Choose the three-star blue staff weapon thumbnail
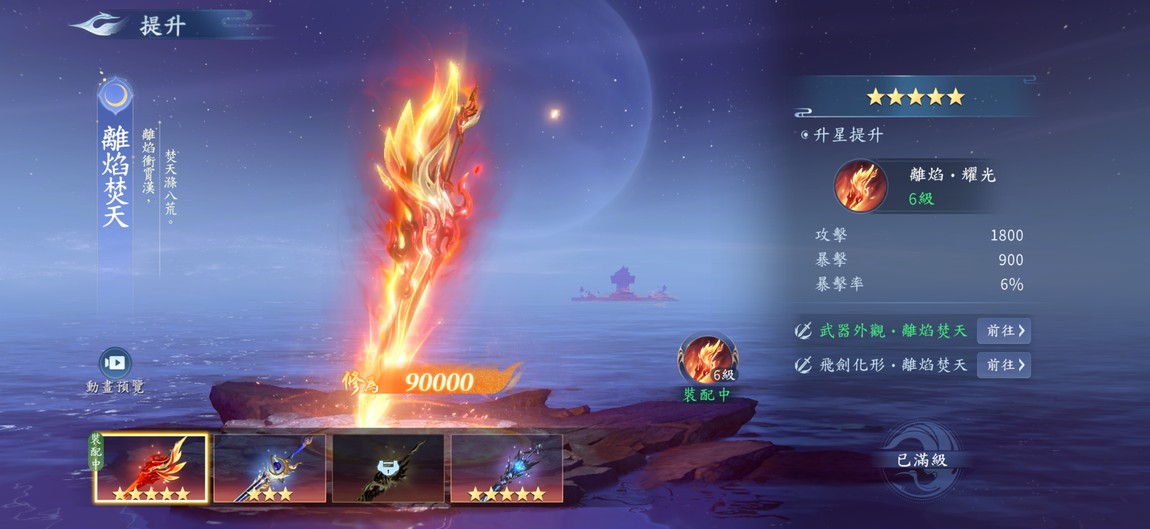 coord(269,468)
